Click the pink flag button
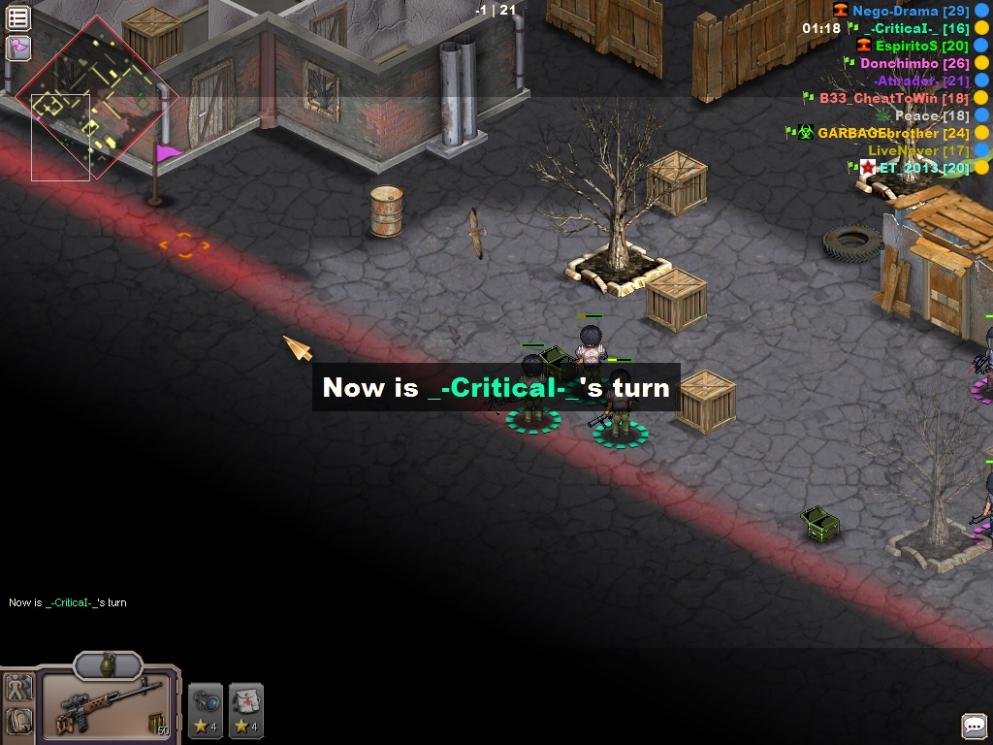The image size is (993, 745). click(x=18, y=47)
